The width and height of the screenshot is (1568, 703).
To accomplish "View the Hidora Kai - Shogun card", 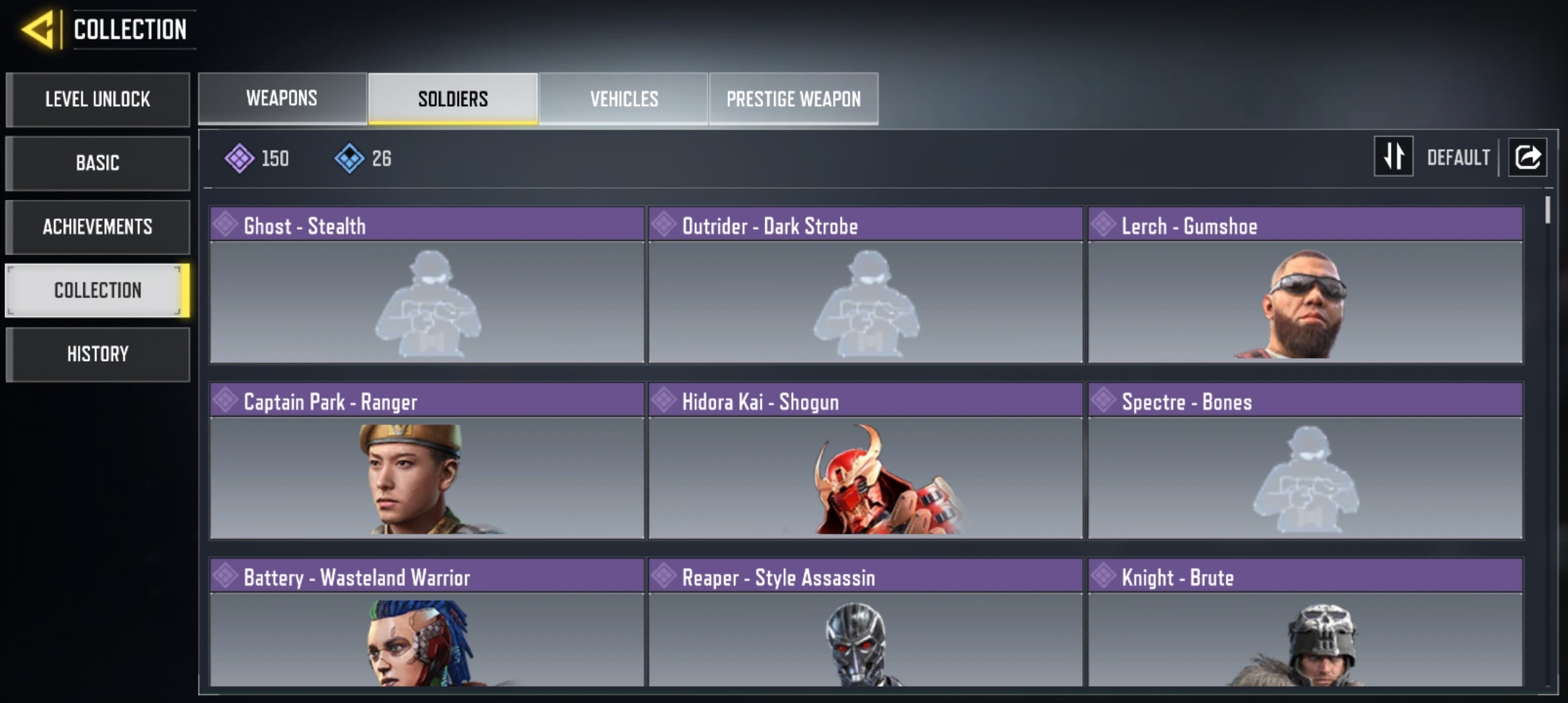I will point(865,461).
